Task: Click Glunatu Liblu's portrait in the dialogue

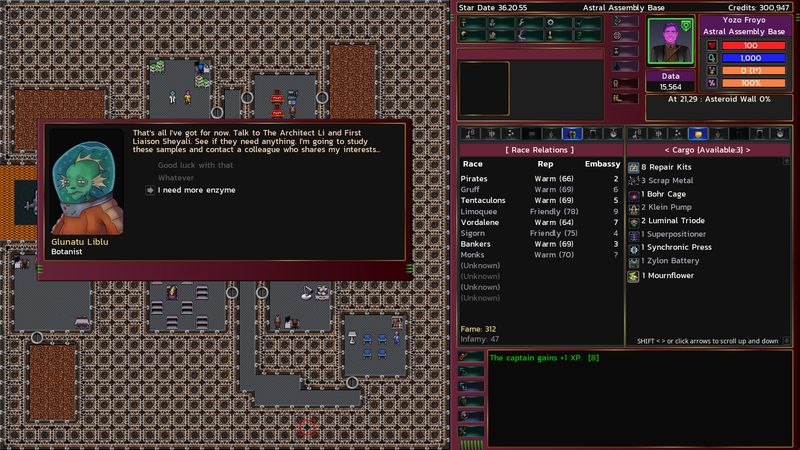Action: [85, 186]
